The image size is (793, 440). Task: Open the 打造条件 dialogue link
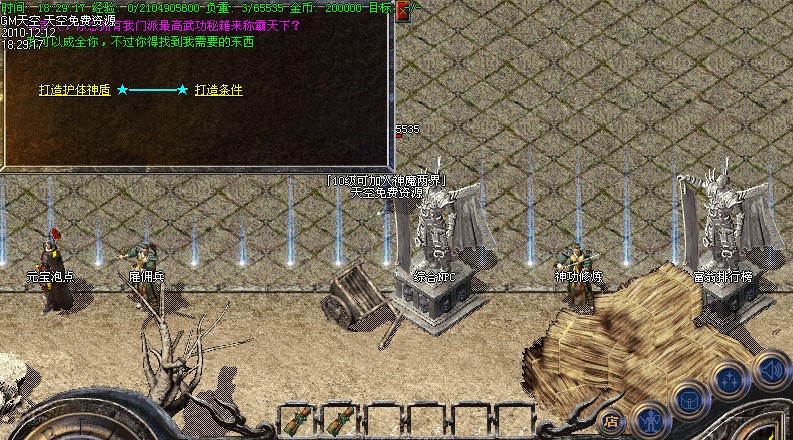pyautogui.click(x=218, y=90)
